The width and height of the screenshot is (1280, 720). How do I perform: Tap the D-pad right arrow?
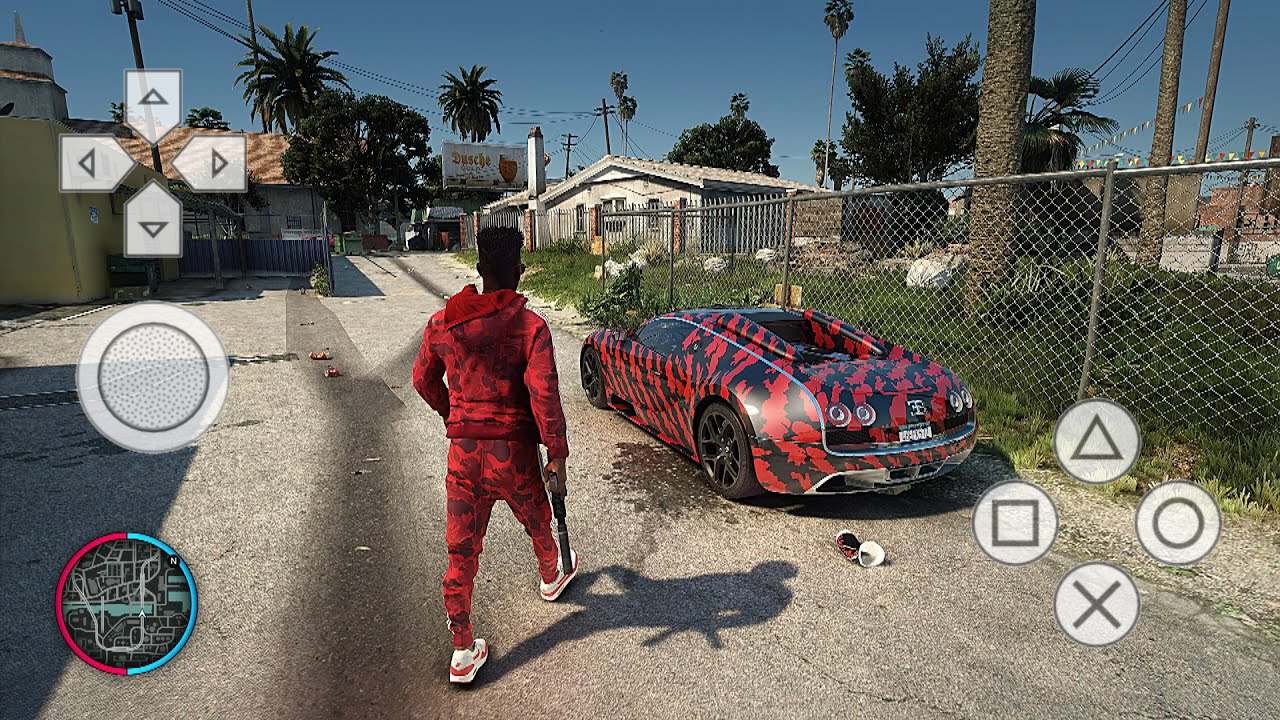(214, 163)
